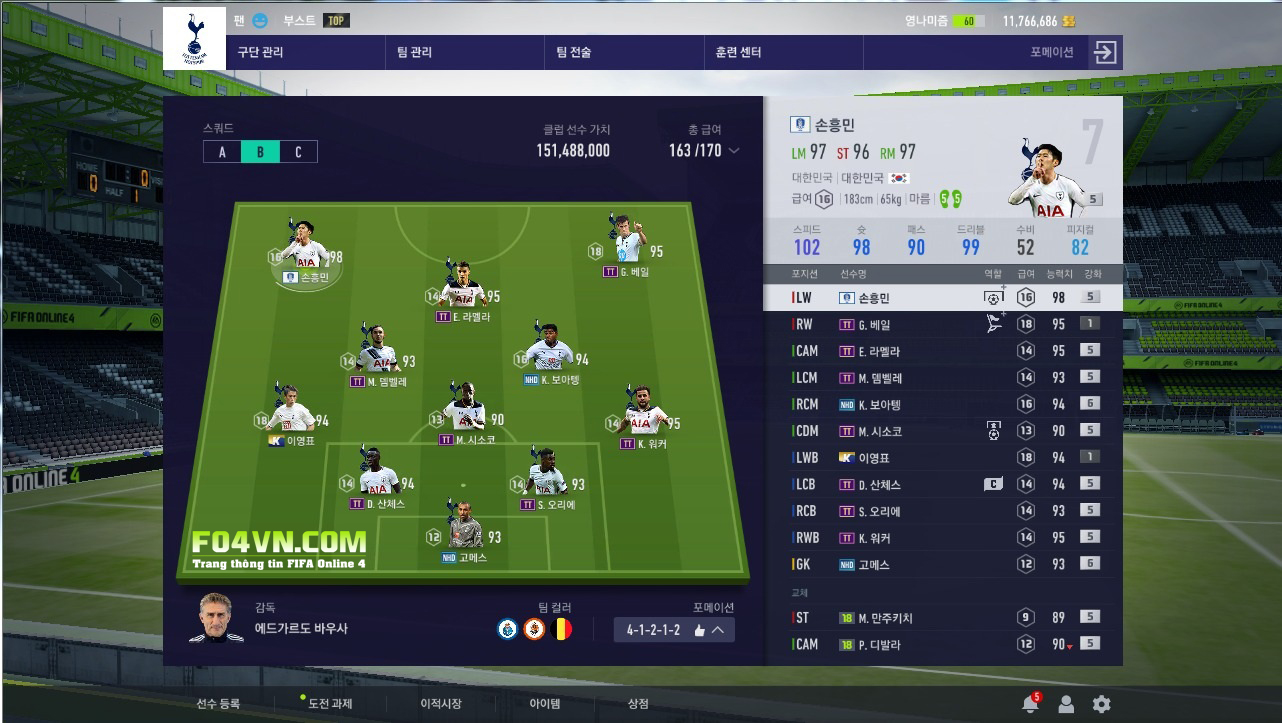Open the 훈련 센터 menu

(x=738, y=52)
